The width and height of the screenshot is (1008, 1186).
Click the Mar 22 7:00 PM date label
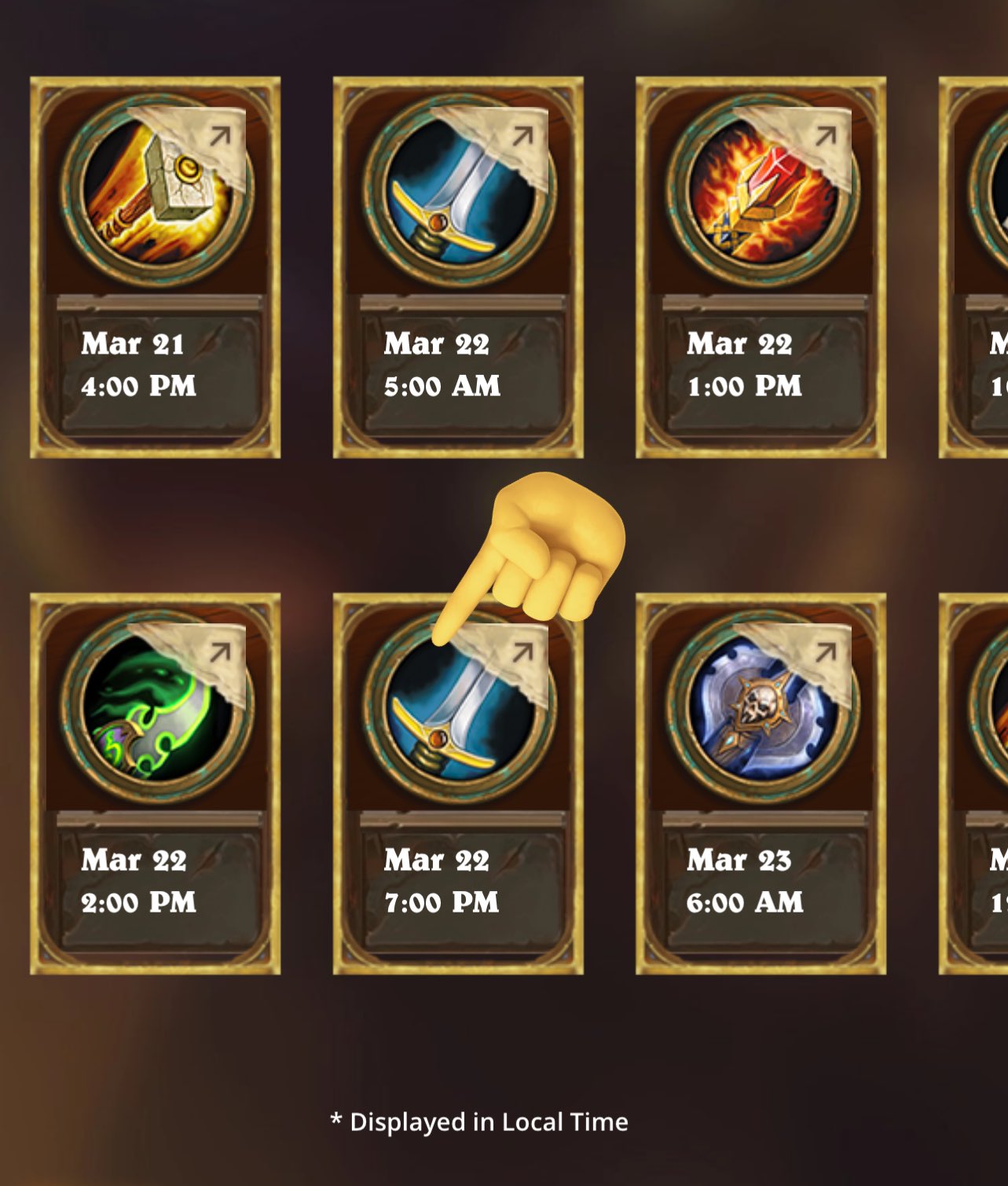[438, 861]
